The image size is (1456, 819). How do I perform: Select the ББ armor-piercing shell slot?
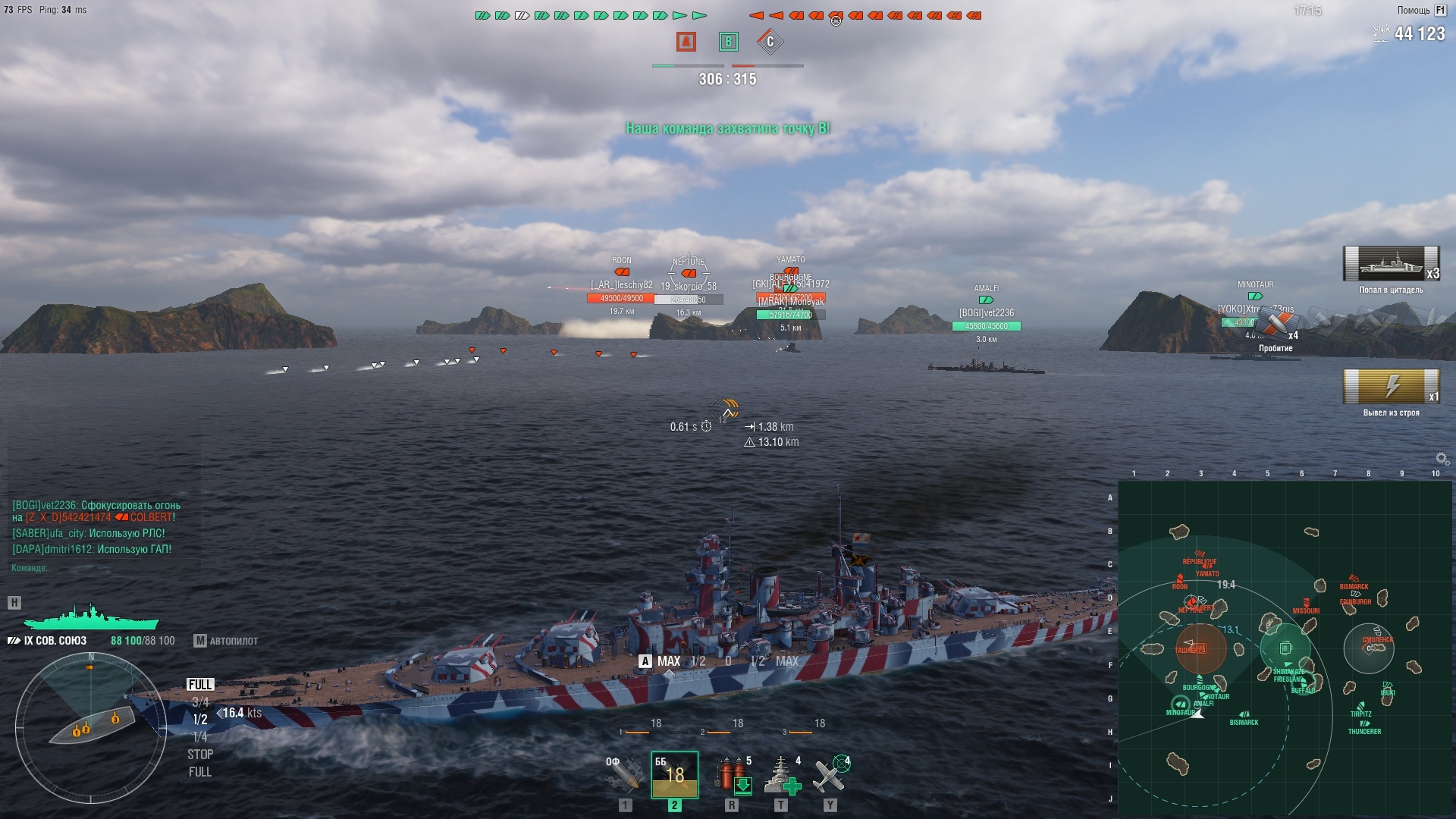click(674, 774)
